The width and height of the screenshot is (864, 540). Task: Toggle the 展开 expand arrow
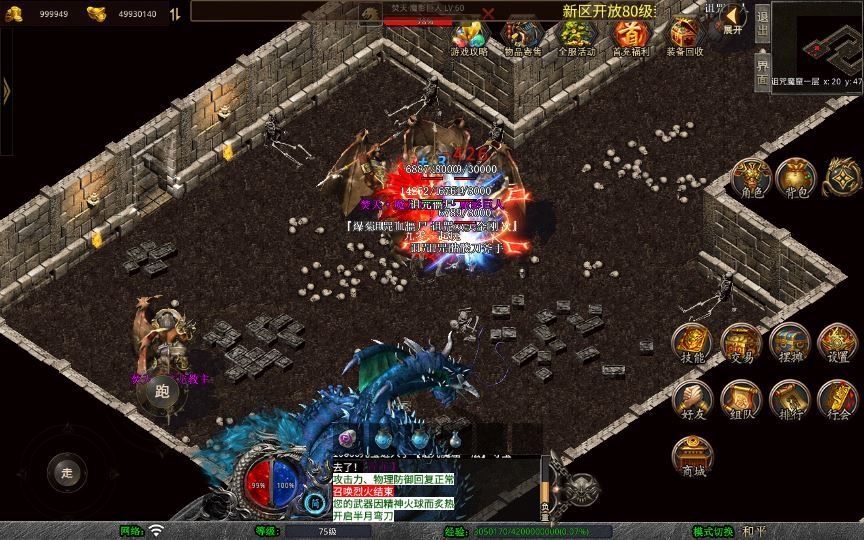click(734, 20)
